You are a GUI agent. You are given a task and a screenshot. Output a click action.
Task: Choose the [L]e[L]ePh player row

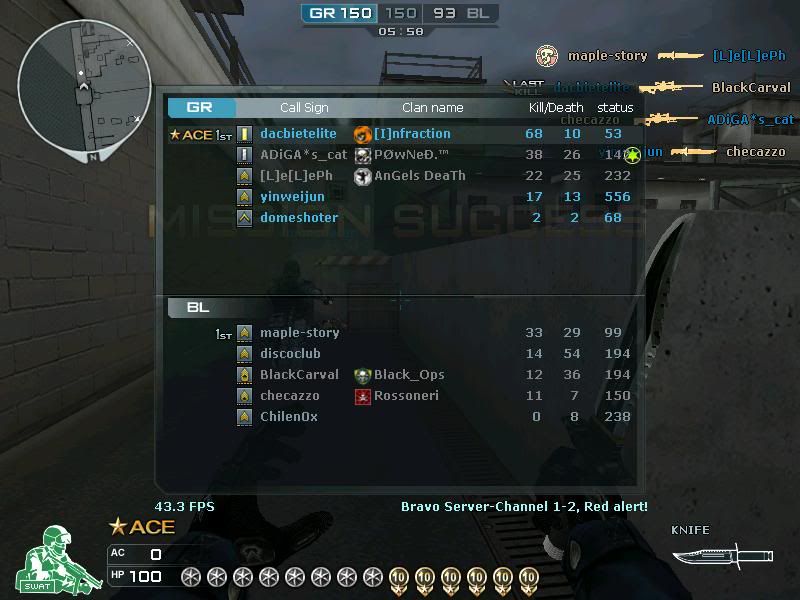pos(296,175)
